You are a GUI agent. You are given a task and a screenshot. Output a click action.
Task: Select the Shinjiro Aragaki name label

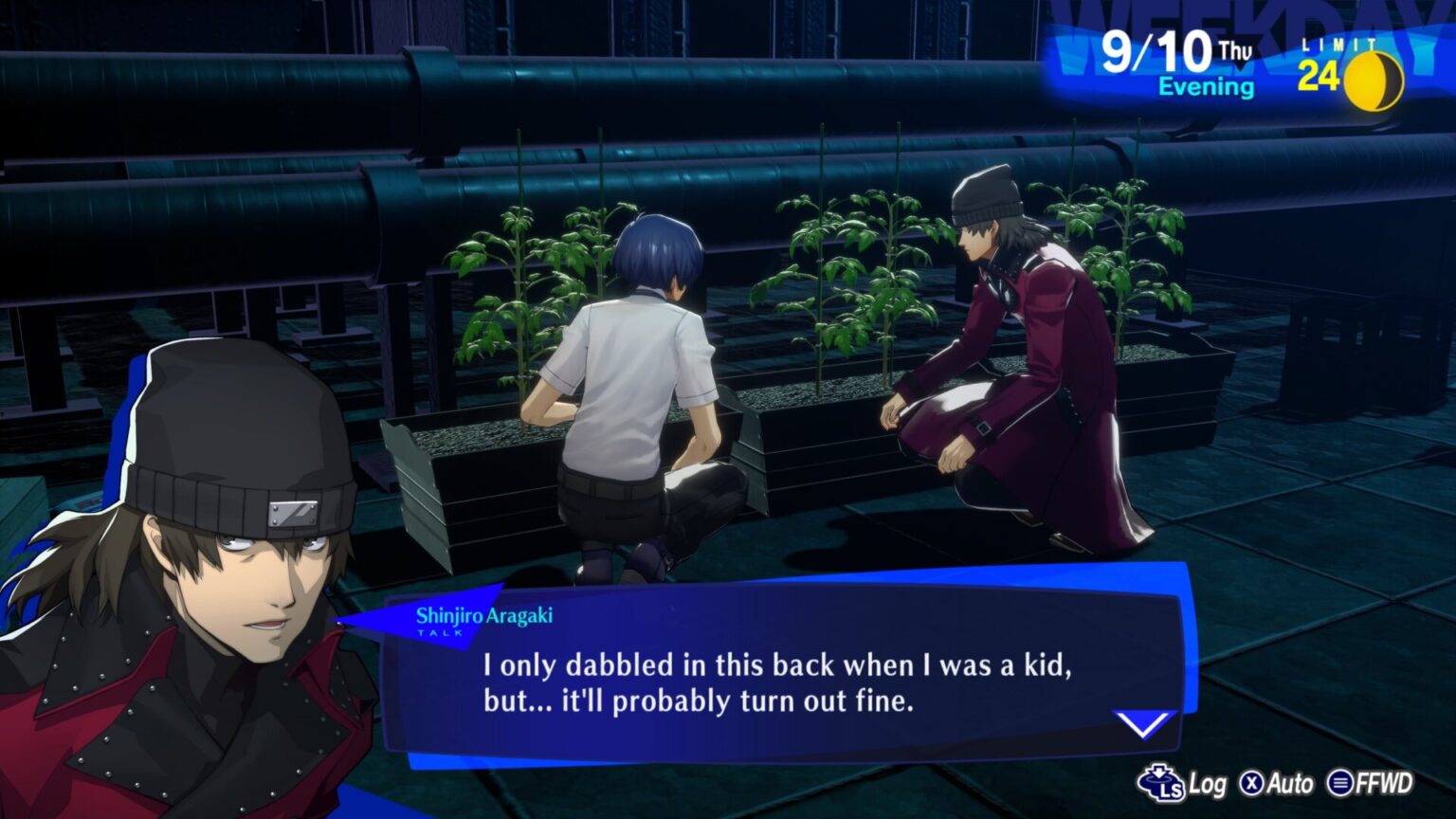[x=486, y=614]
